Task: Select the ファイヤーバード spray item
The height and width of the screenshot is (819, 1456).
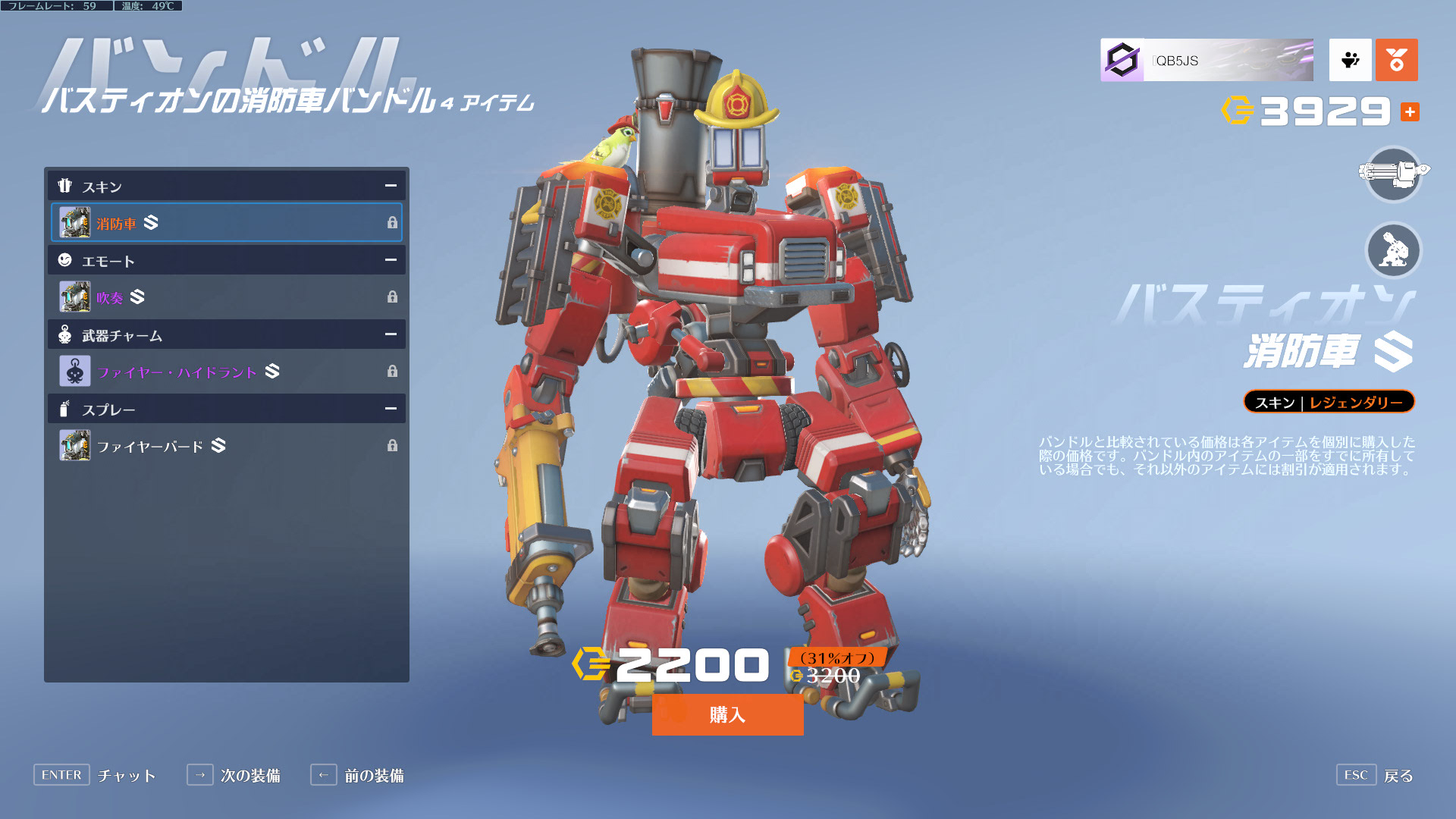Action: (x=226, y=445)
